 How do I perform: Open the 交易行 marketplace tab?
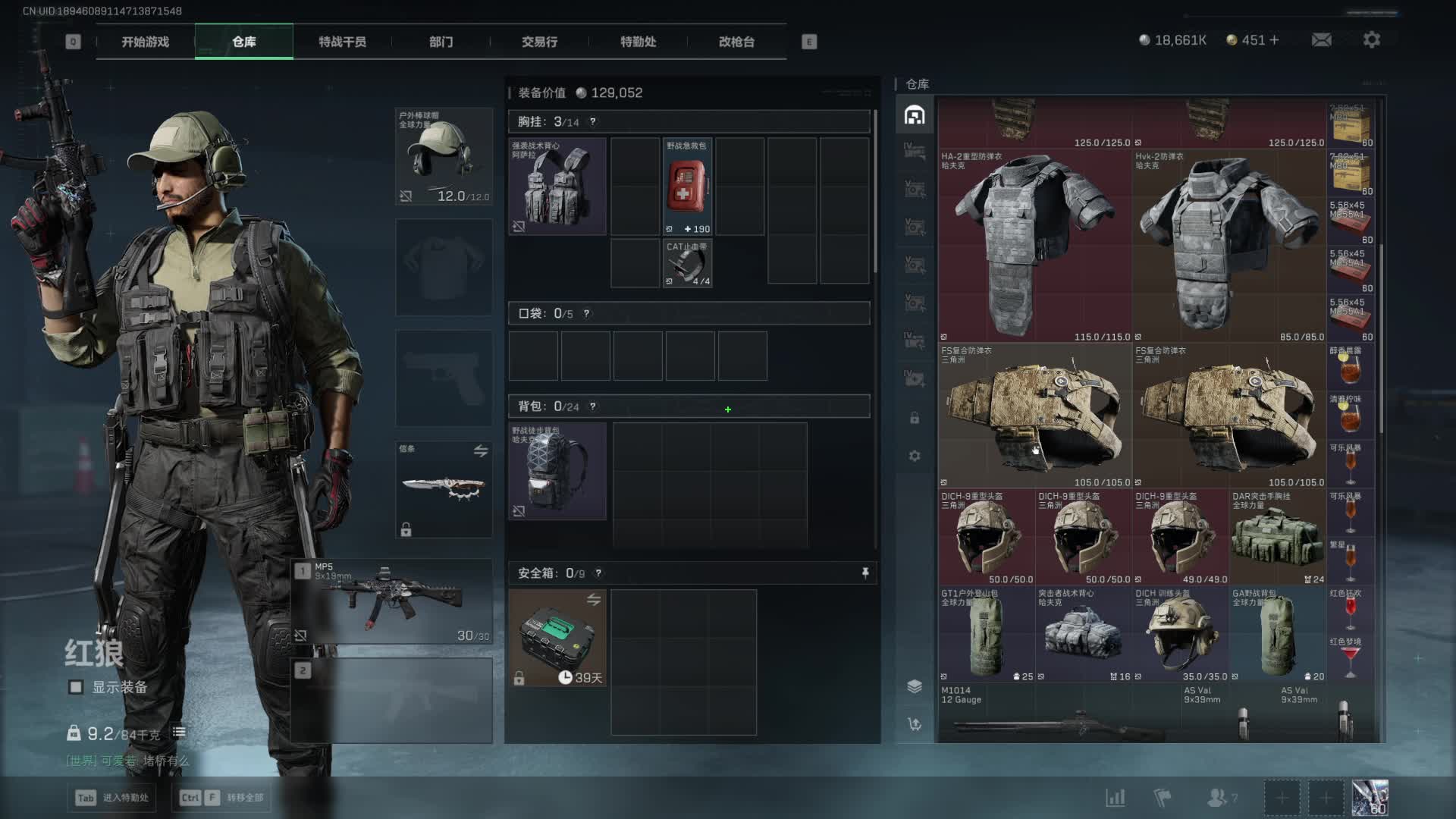539,42
